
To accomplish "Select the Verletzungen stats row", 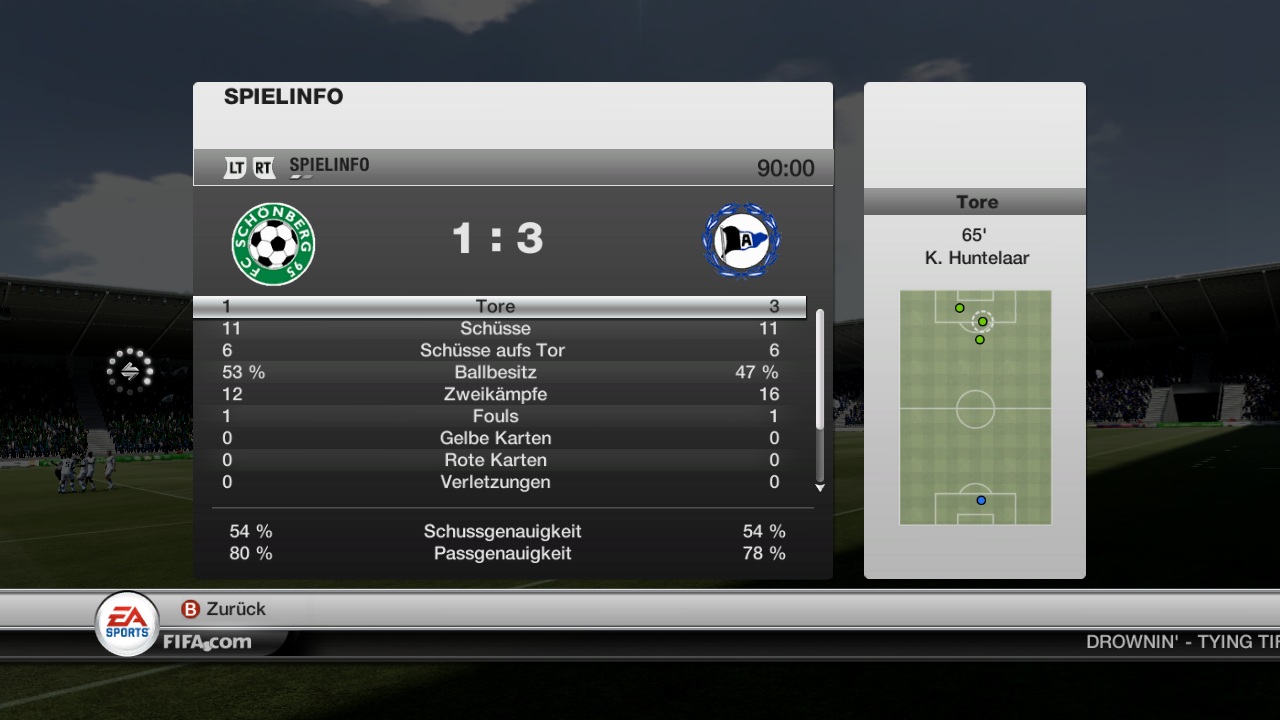I will (x=498, y=482).
